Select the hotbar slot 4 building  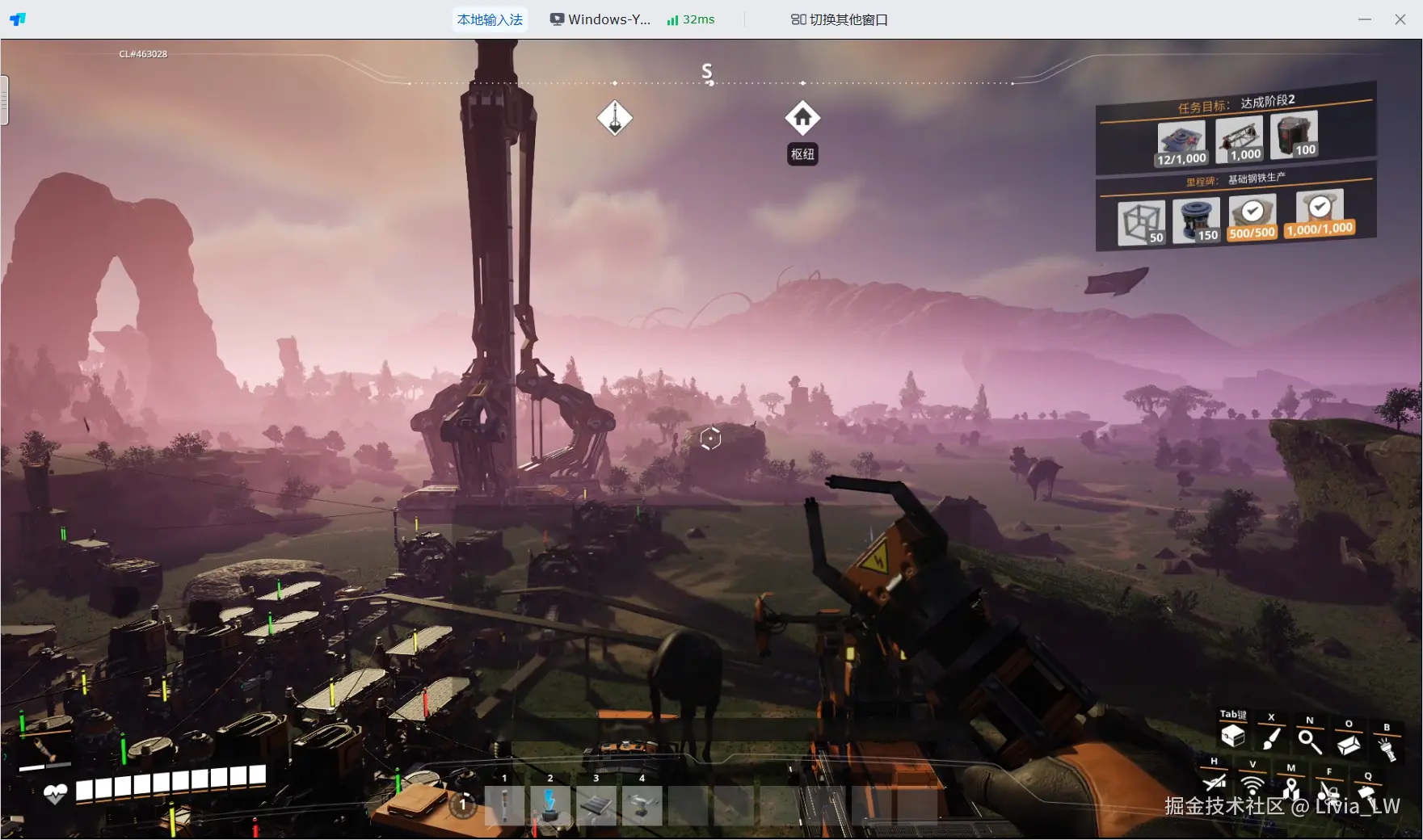[642, 804]
